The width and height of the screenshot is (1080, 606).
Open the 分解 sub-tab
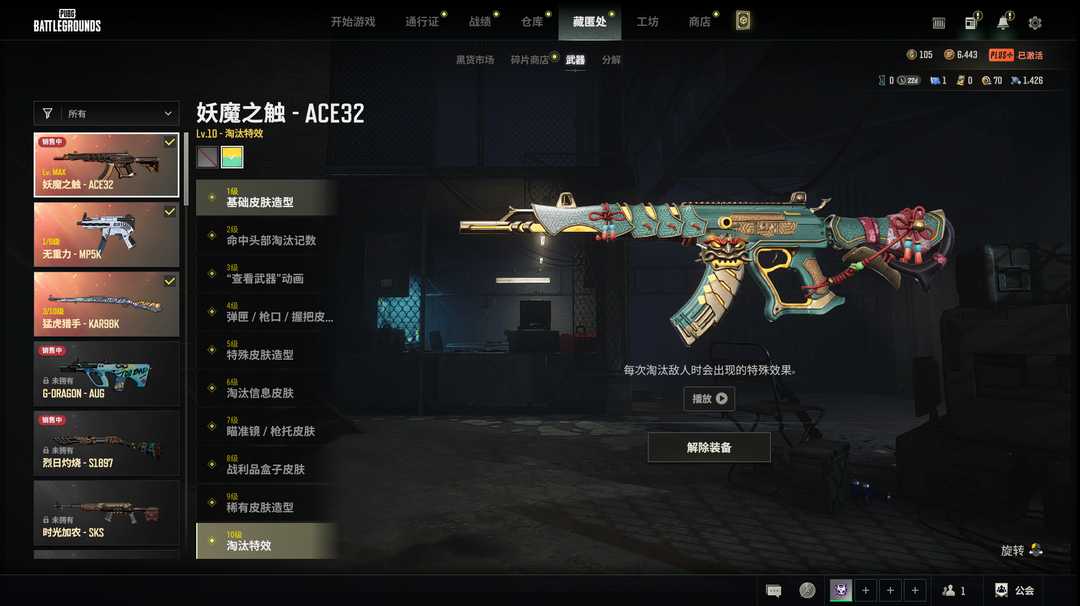pyautogui.click(x=611, y=60)
